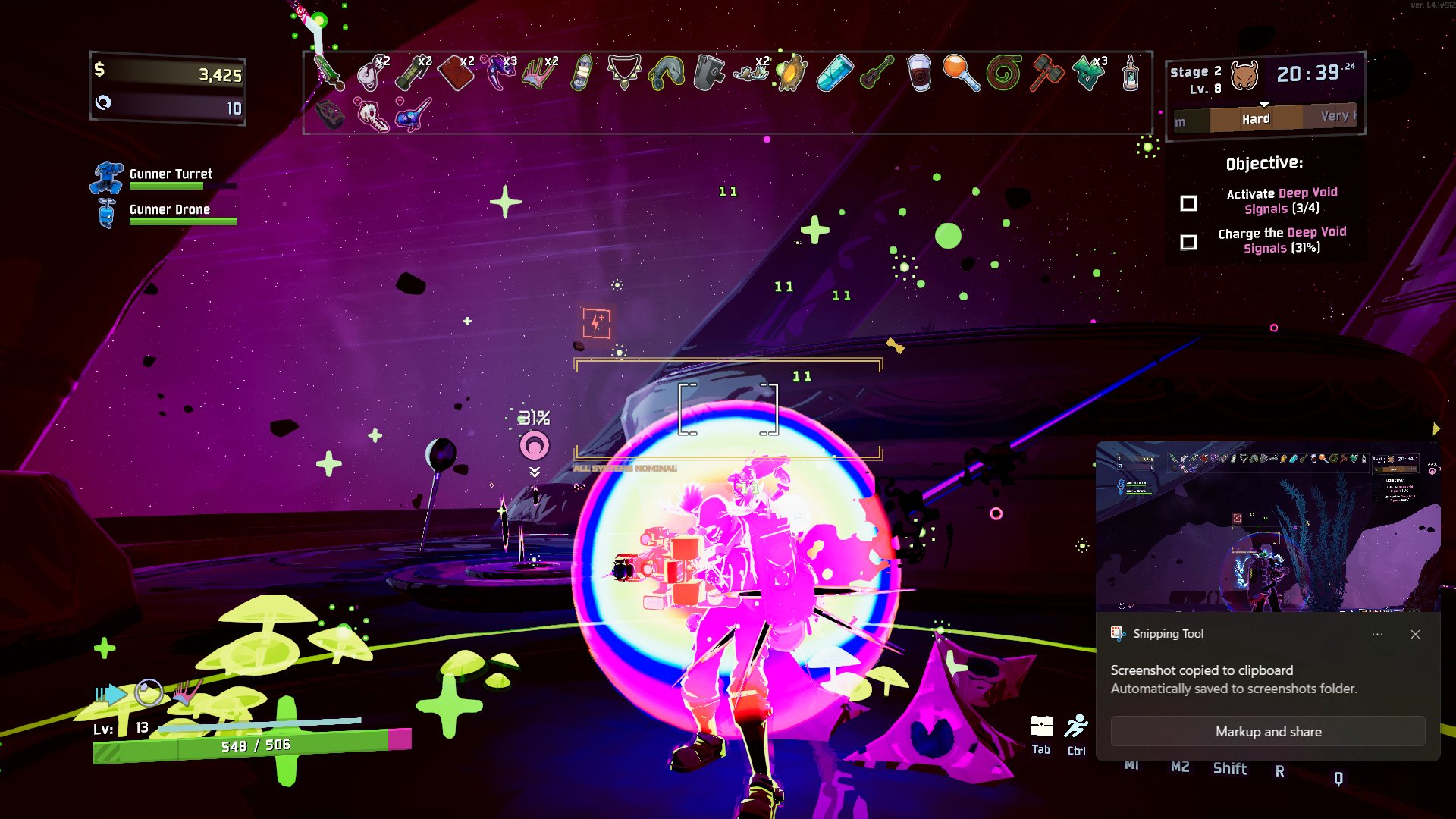Screen dimensions: 1456x819
Task: Select the skull key item icon
Action: (372, 115)
